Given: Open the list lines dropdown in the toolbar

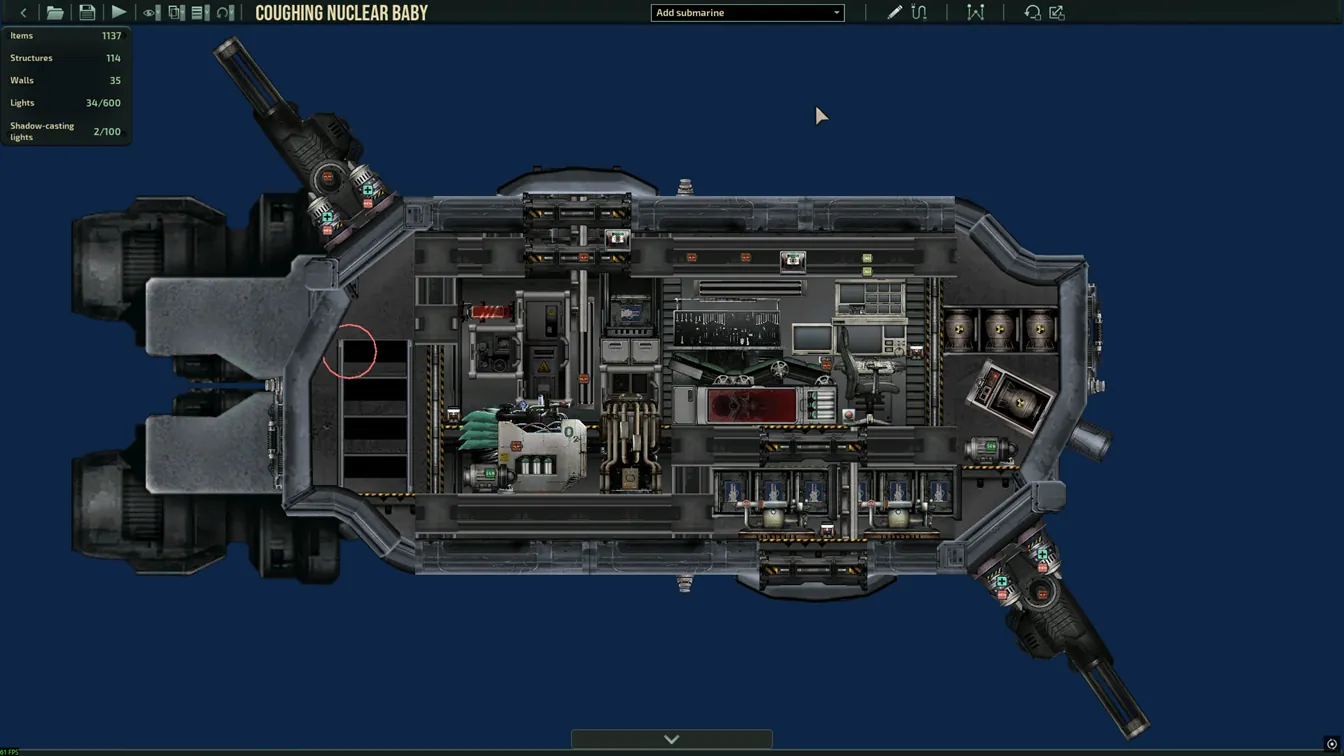Looking at the screenshot, I should pos(200,13).
